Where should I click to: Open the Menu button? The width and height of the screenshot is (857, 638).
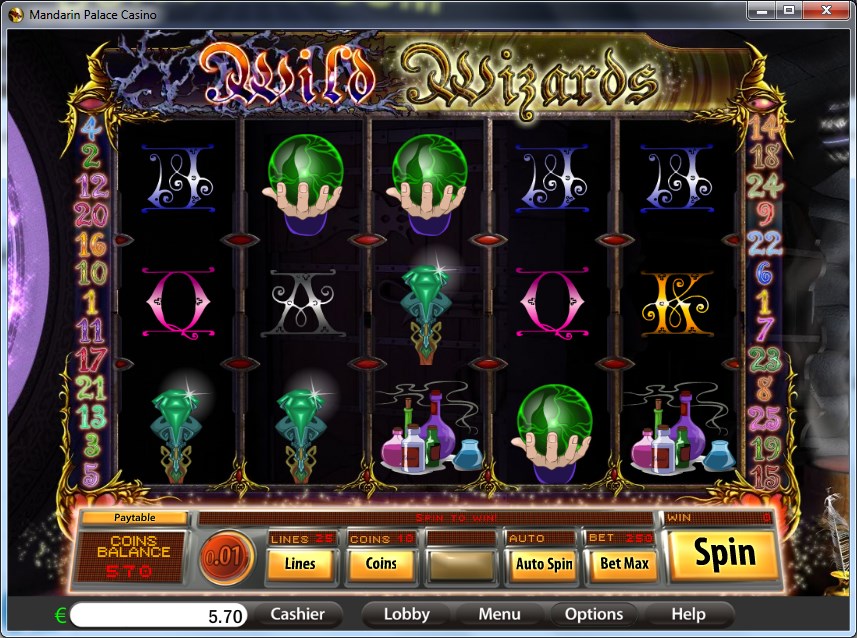click(499, 614)
